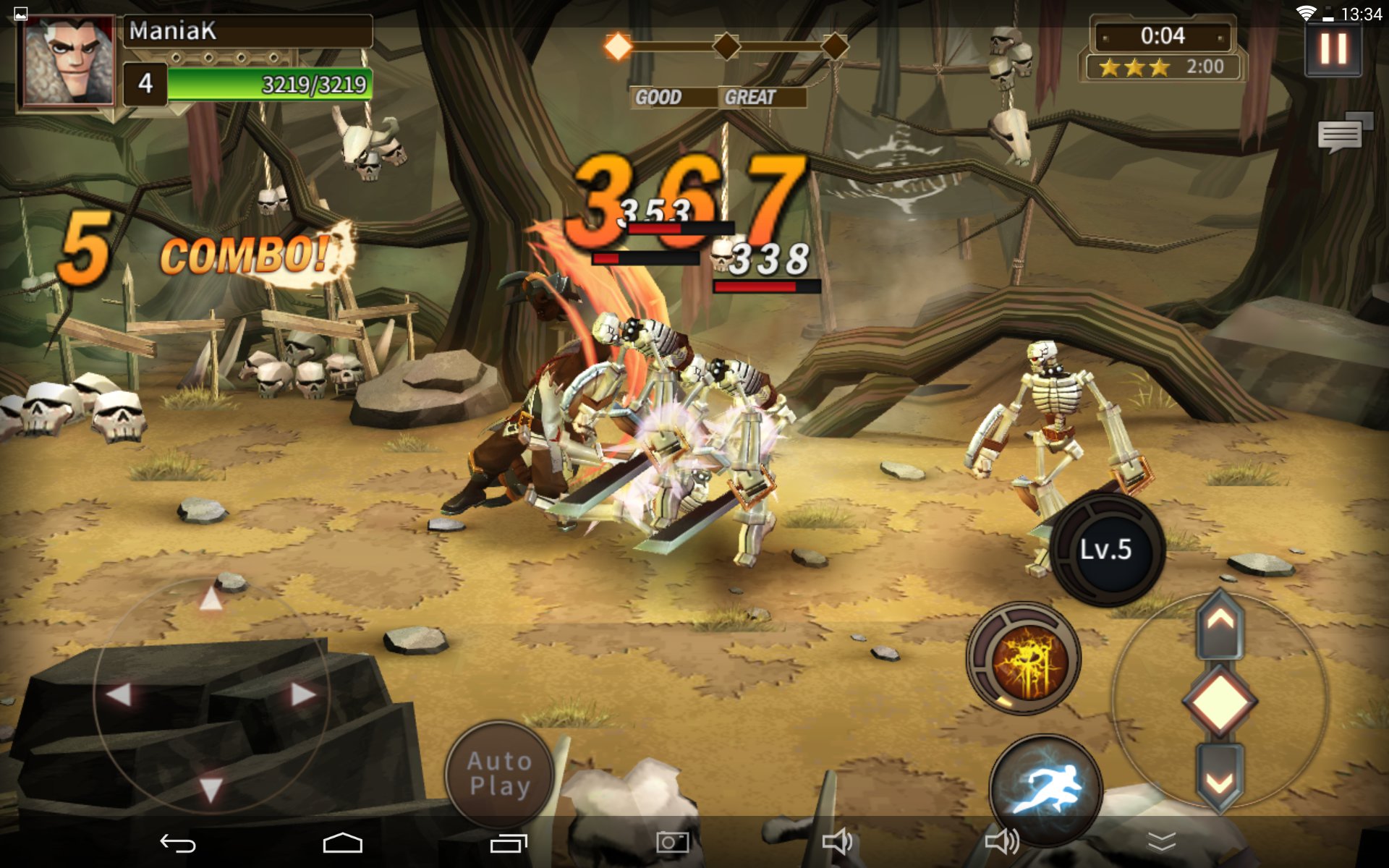Image resolution: width=1389 pixels, height=868 pixels.
Task: Use the dash sprint ability
Action: point(1045,787)
